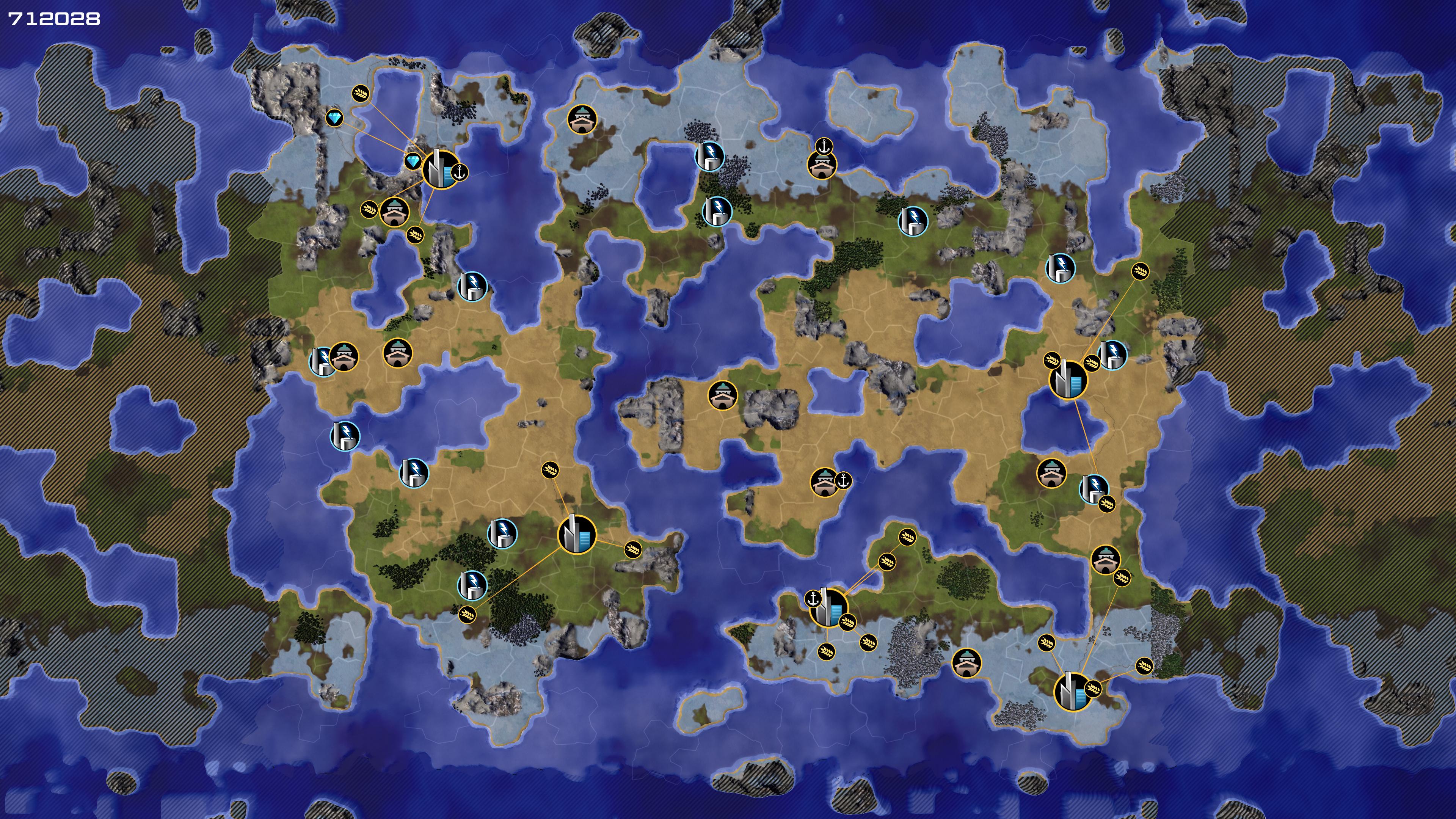Select the outpost marker with anchor on its right

824,482
